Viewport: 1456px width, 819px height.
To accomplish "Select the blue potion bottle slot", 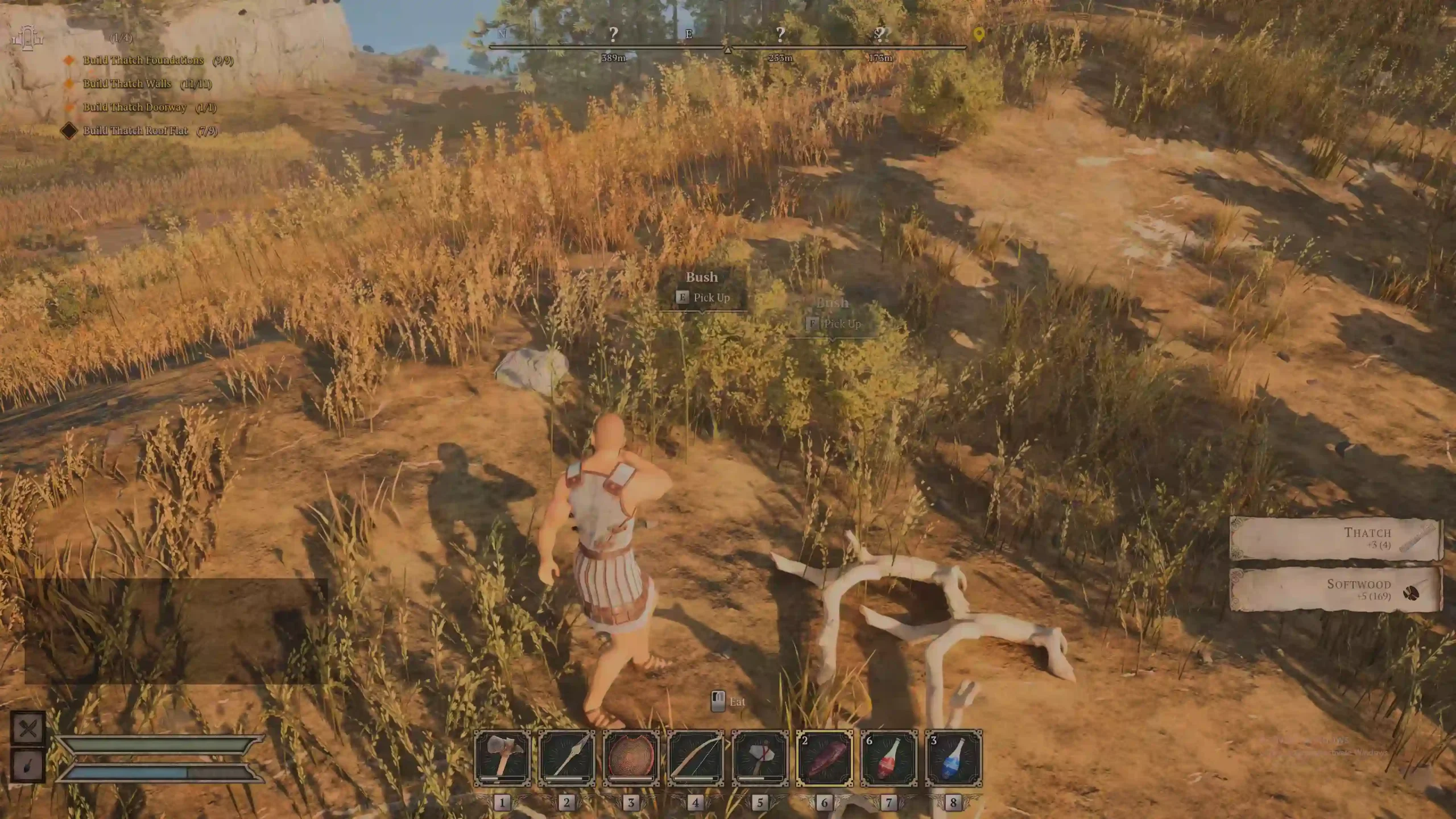I will tap(953, 758).
